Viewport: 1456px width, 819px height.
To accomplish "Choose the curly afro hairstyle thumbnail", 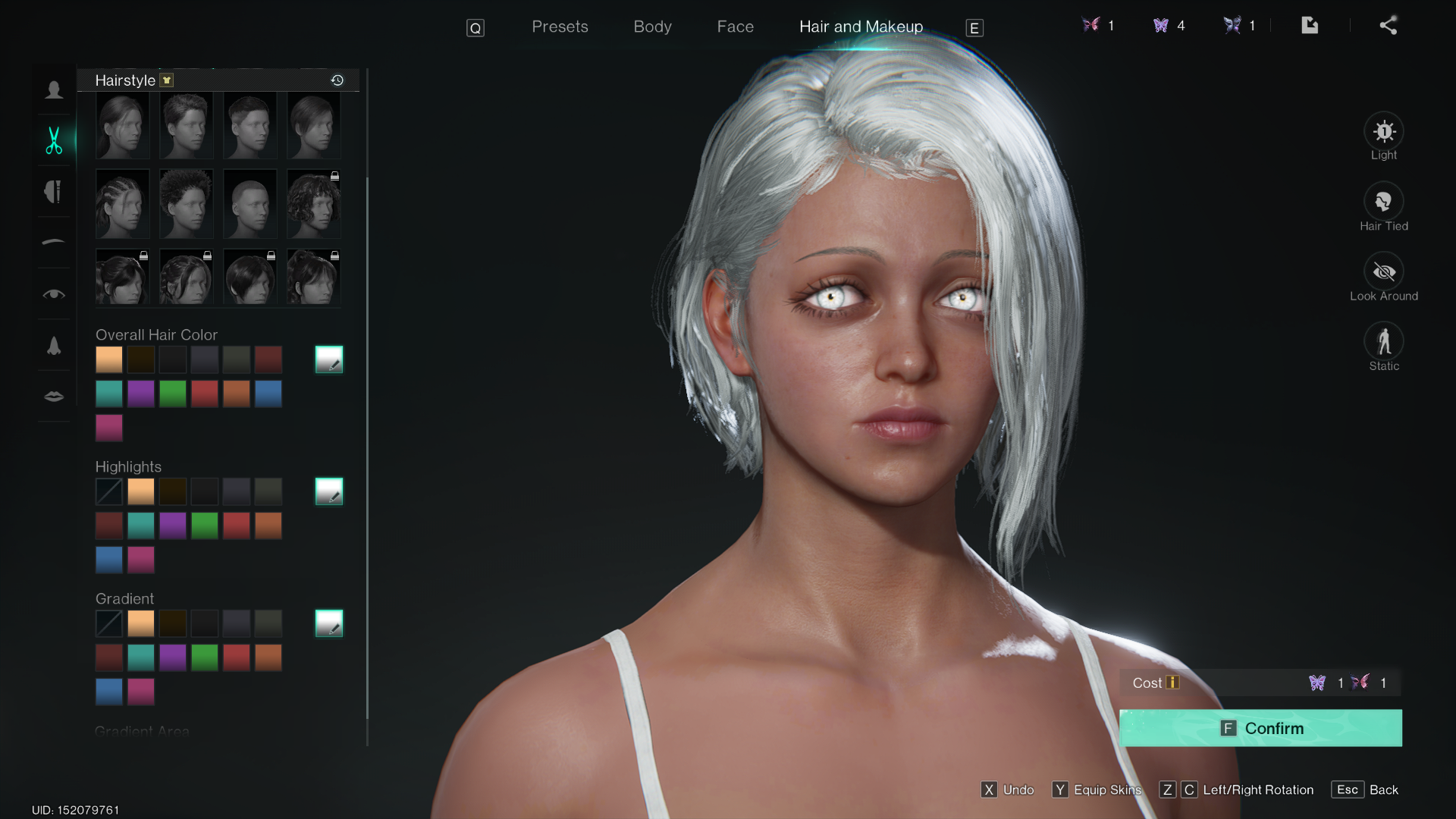I will click(187, 204).
